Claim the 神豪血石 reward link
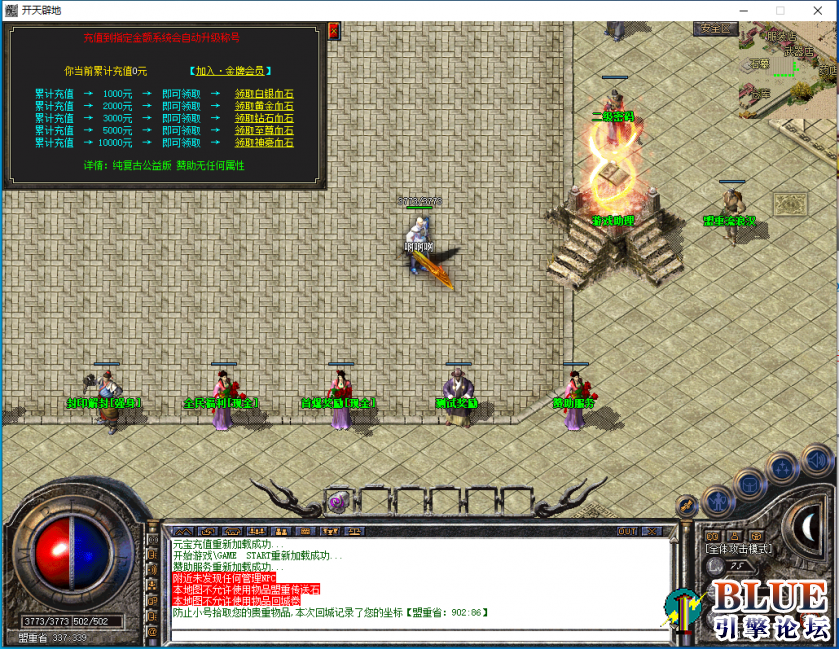The width and height of the screenshot is (839, 649). coord(264,143)
